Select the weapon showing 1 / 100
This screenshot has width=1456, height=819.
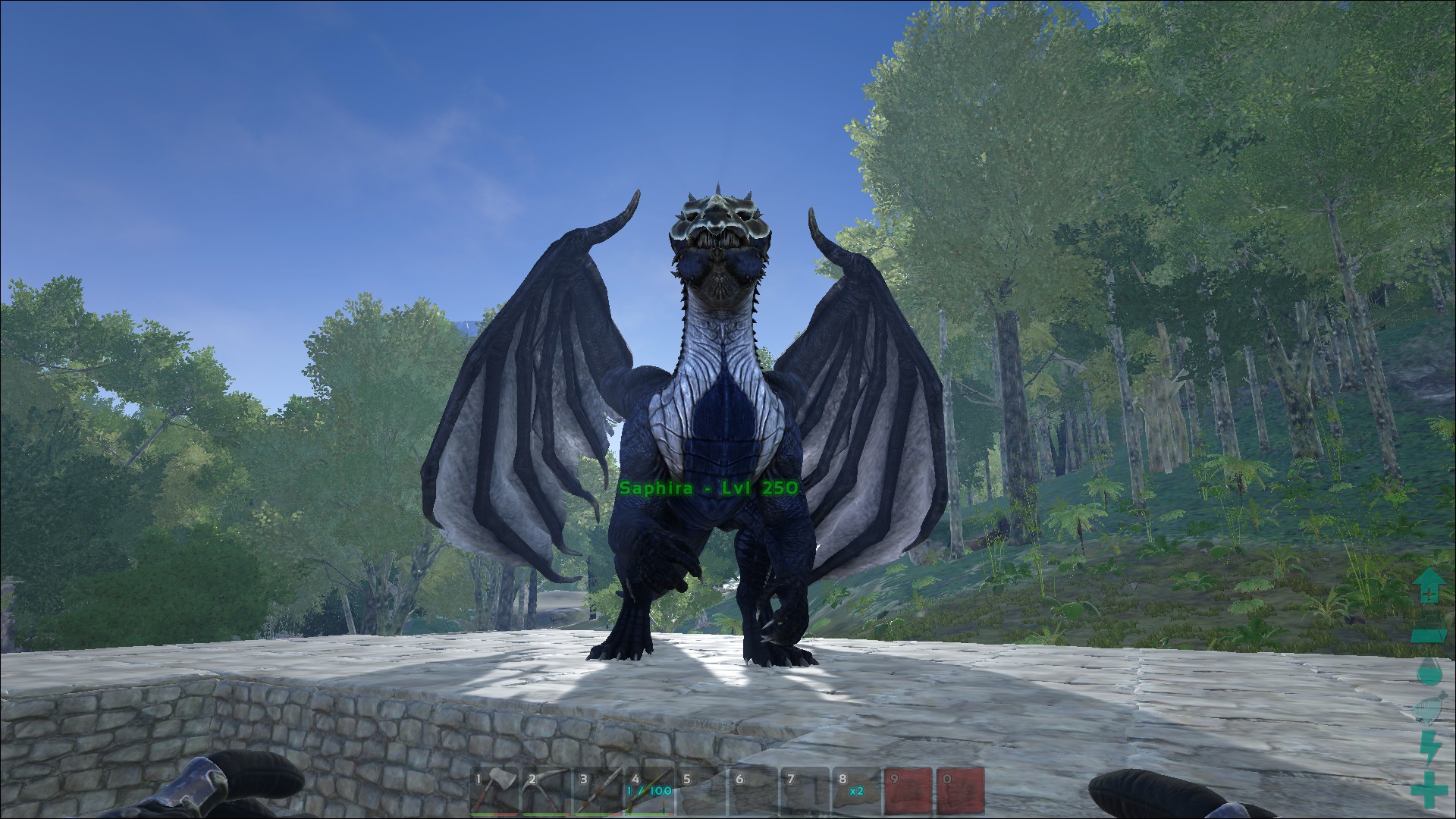pyautogui.click(x=651, y=790)
